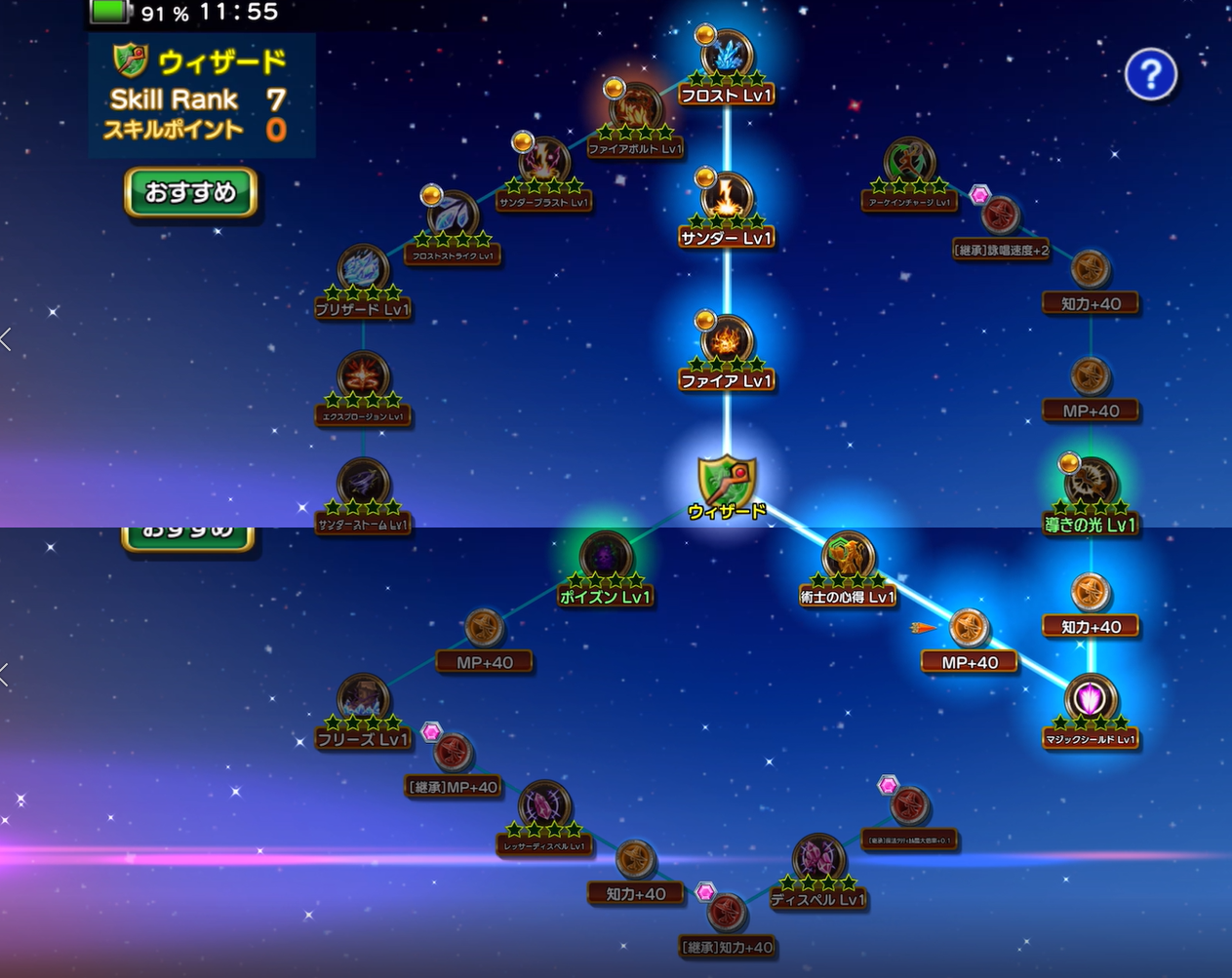Choose the アーケインチャージ Lv1 skill node
Viewport: 1232px width, 978px height.
tap(908, 162)
